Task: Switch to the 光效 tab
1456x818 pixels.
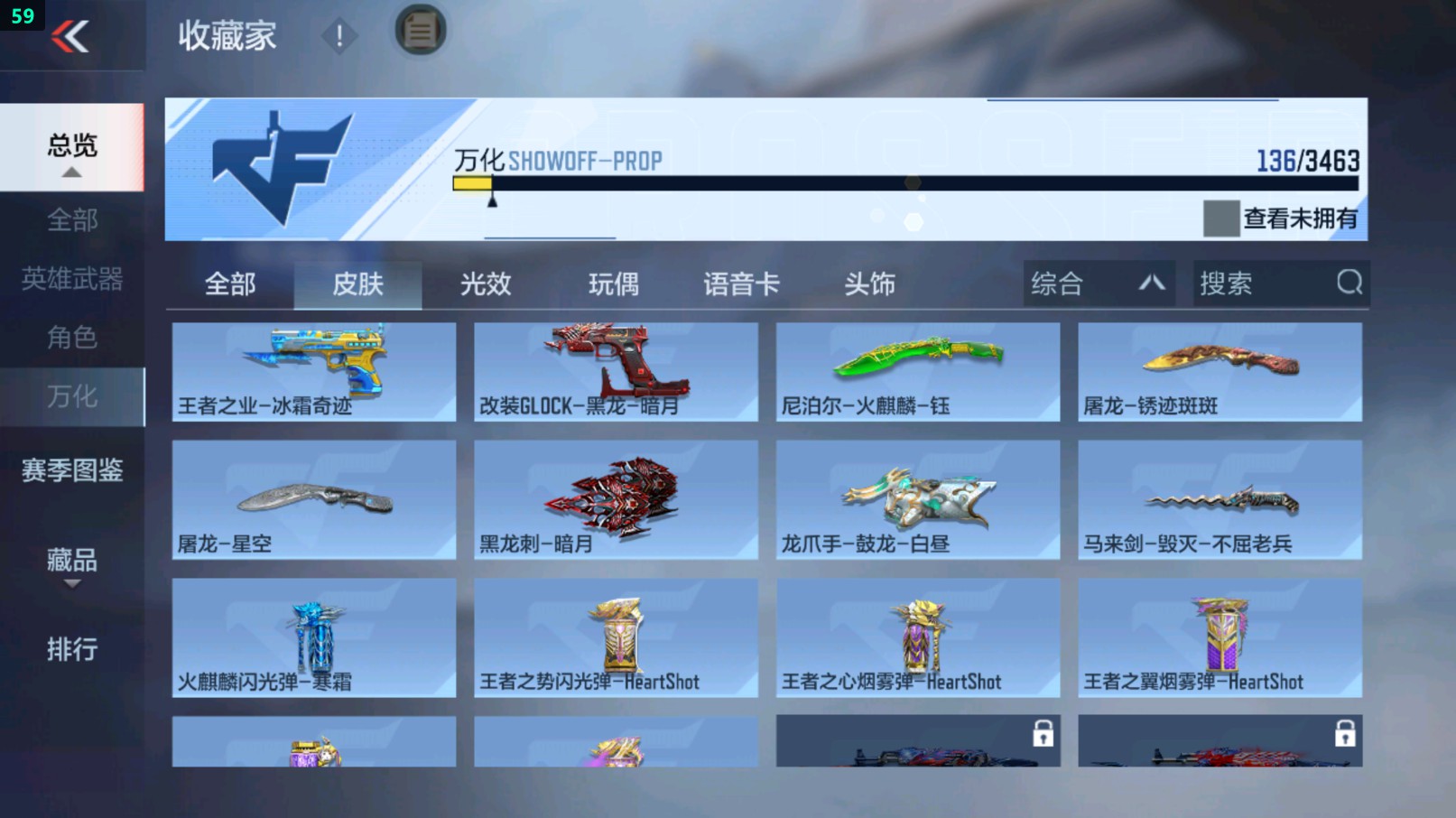Action: click(486, 284)
